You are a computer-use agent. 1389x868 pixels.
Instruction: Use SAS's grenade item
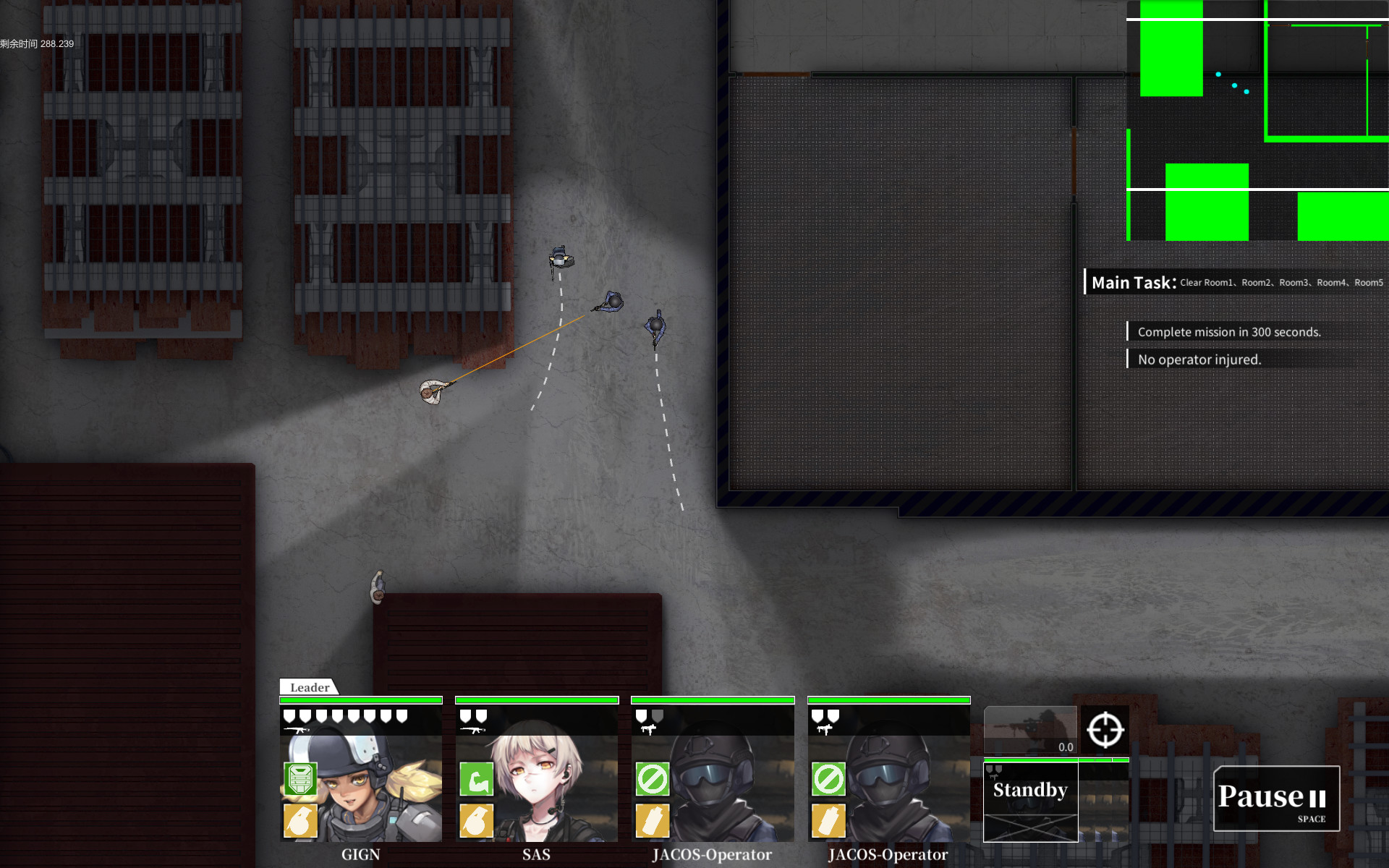476,822
